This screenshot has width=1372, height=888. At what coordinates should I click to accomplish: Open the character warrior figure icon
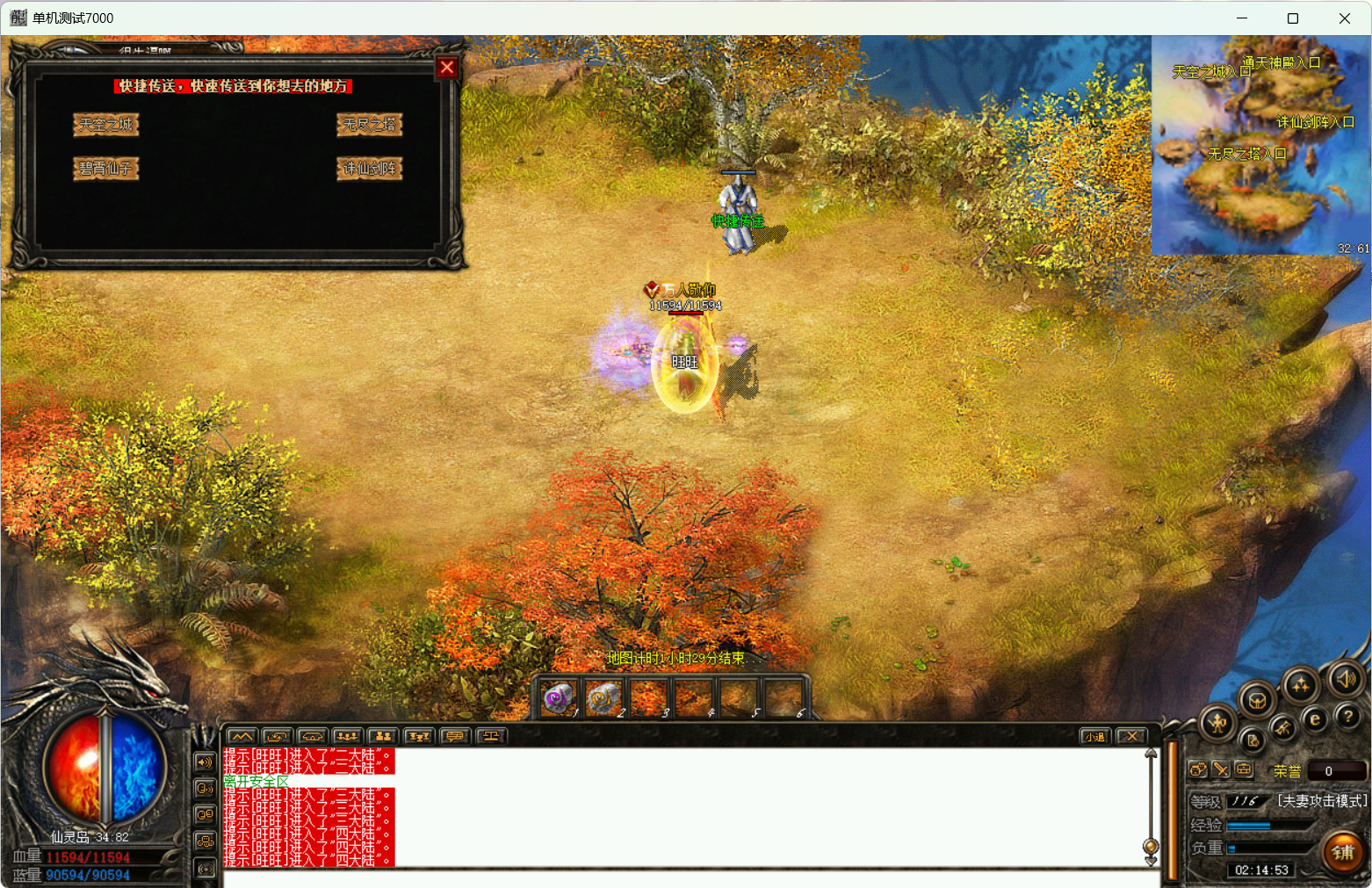pyautogui.click(x=1217, y=724)
